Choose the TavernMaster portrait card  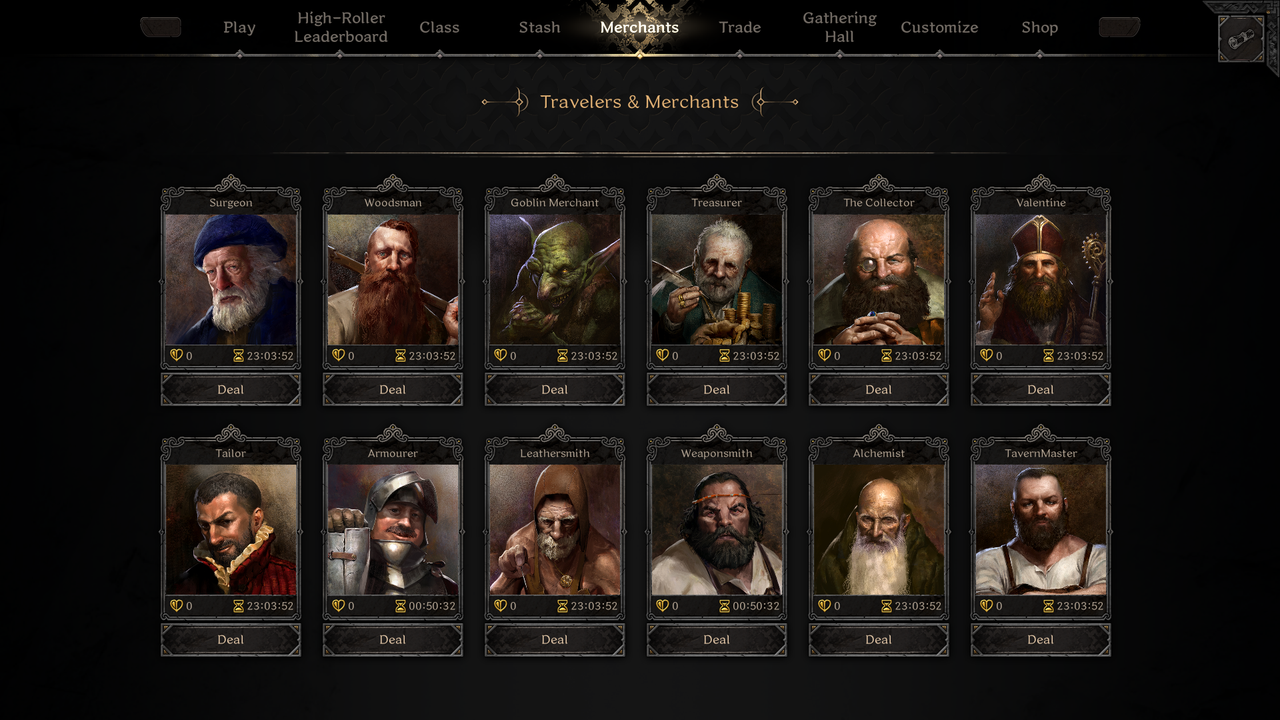(1041, 530)
